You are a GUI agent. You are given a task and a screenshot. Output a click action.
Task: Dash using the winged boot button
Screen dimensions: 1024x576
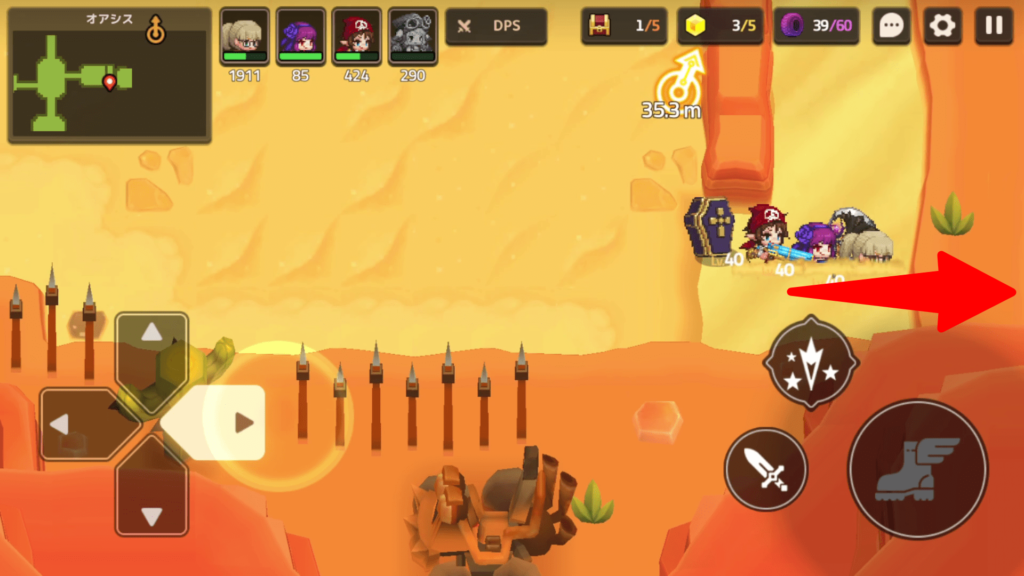[x=917, y=469]
